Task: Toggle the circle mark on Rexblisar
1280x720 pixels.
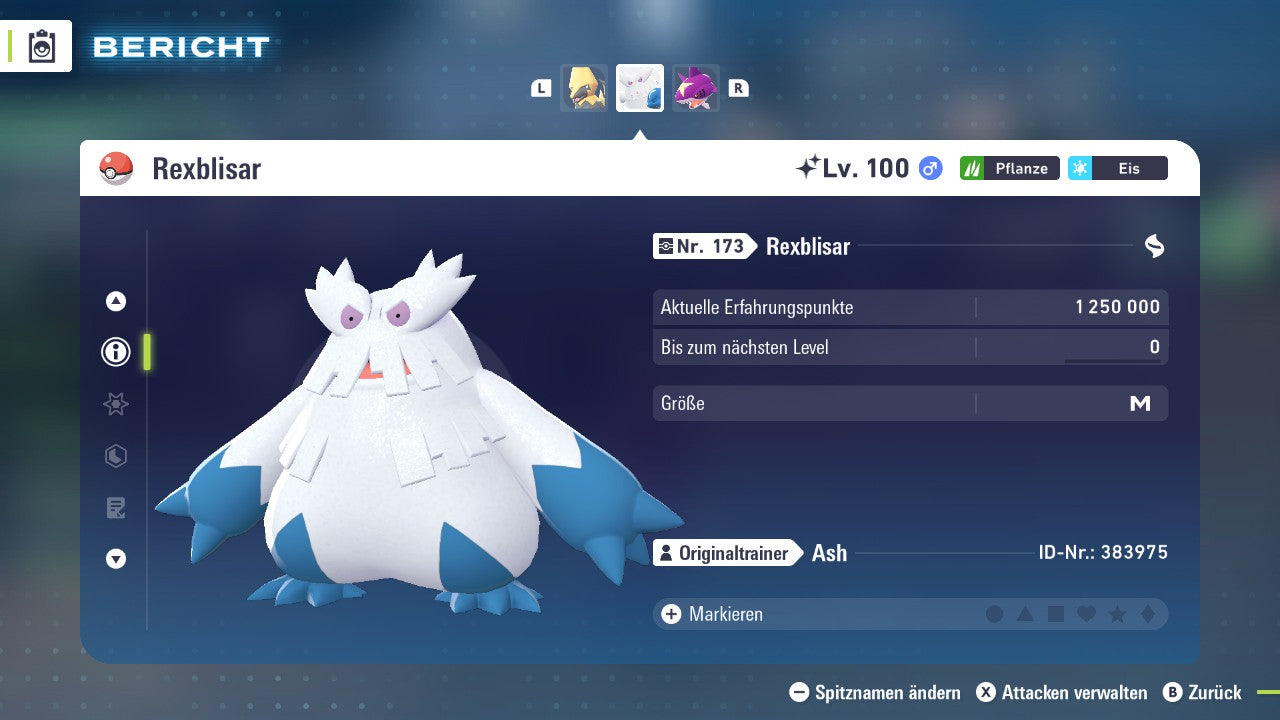Action: (x=995, y=614)
